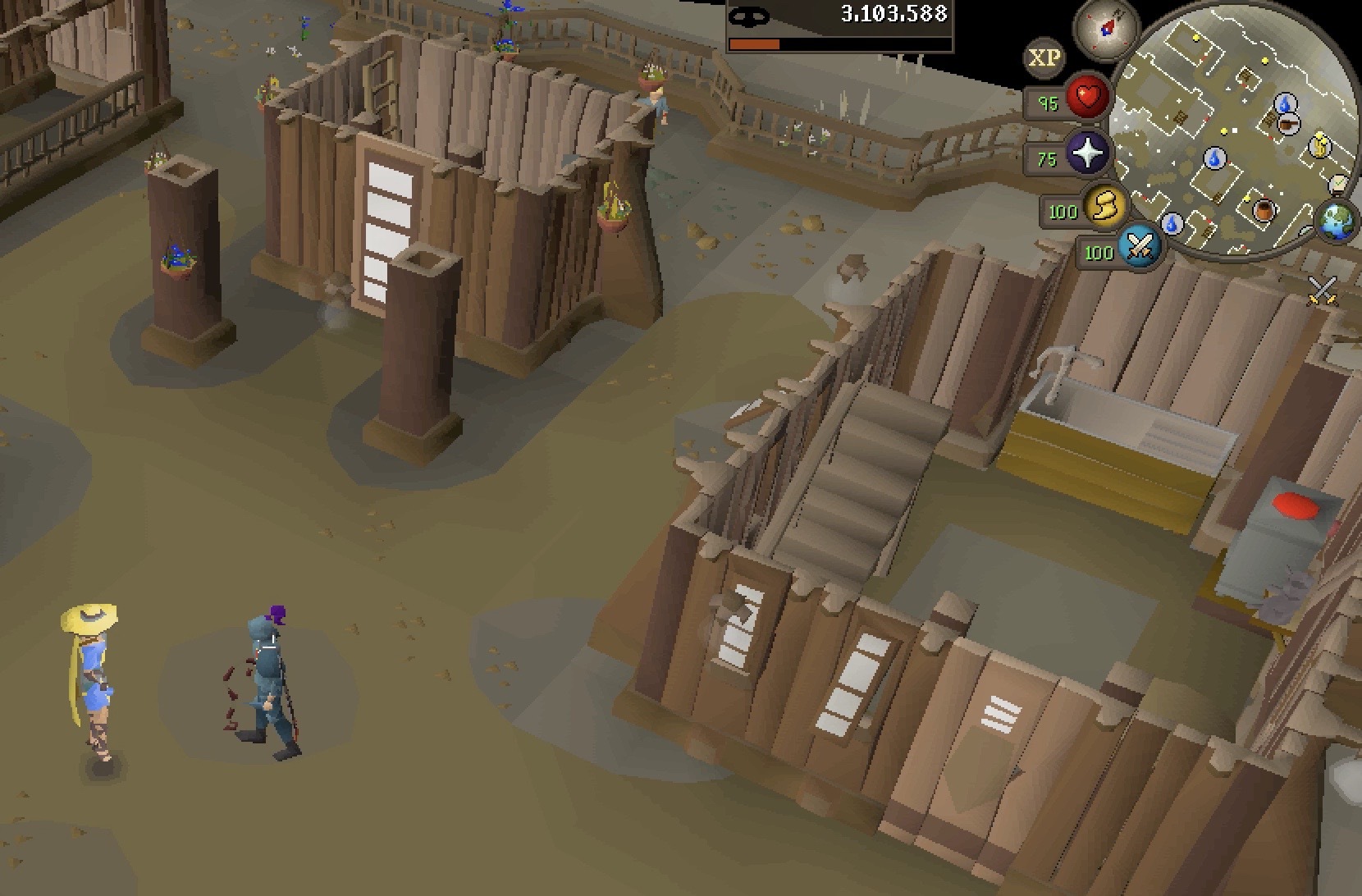Click the bank dollar icon on minimap
This screenshot has width=1362, height=896.
(x=1320, y=145)
